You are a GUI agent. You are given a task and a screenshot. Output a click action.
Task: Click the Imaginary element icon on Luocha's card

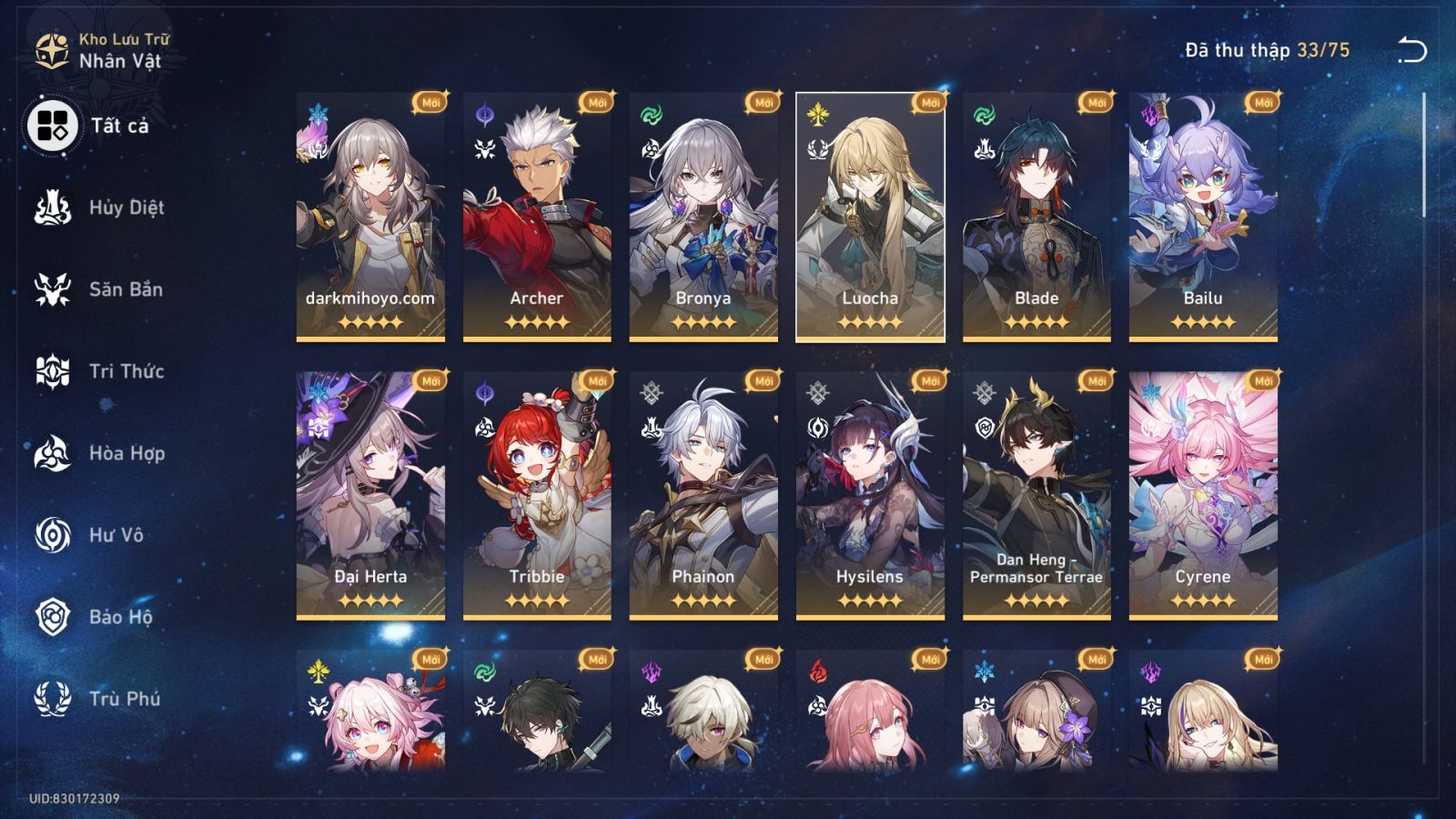click(816, 116)
